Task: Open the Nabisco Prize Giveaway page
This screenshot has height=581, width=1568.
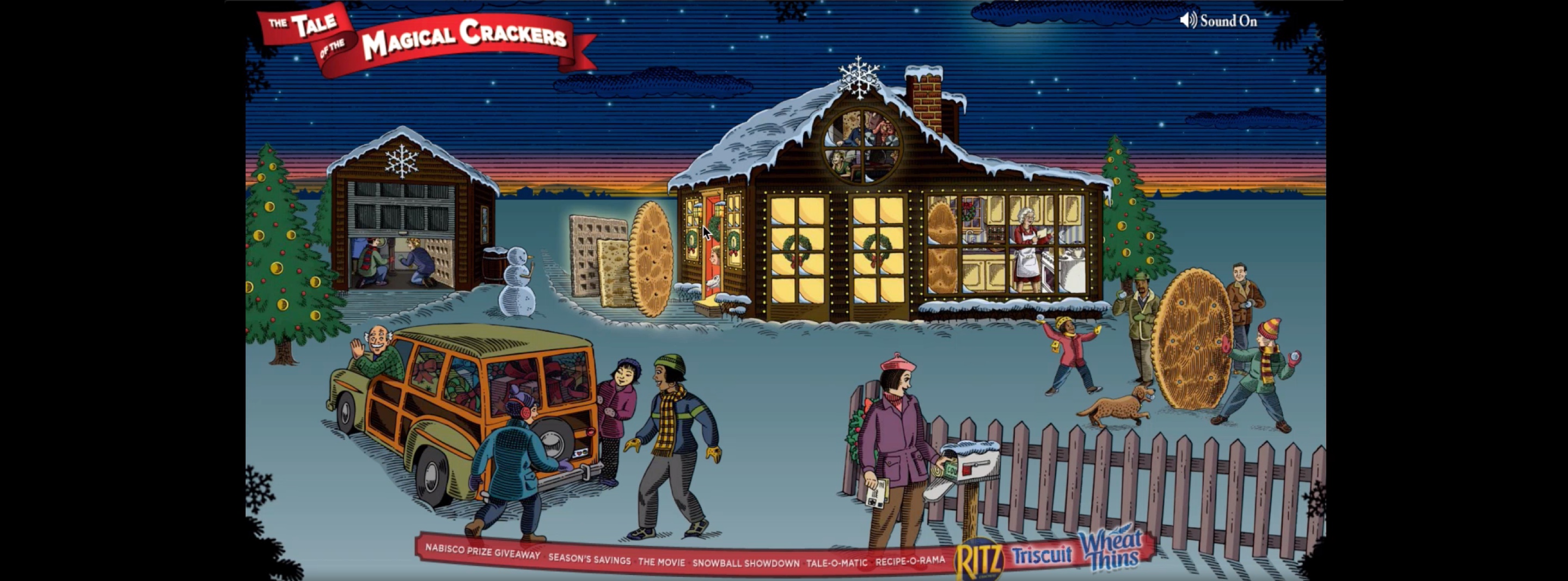Action: [x=482, y=551]
